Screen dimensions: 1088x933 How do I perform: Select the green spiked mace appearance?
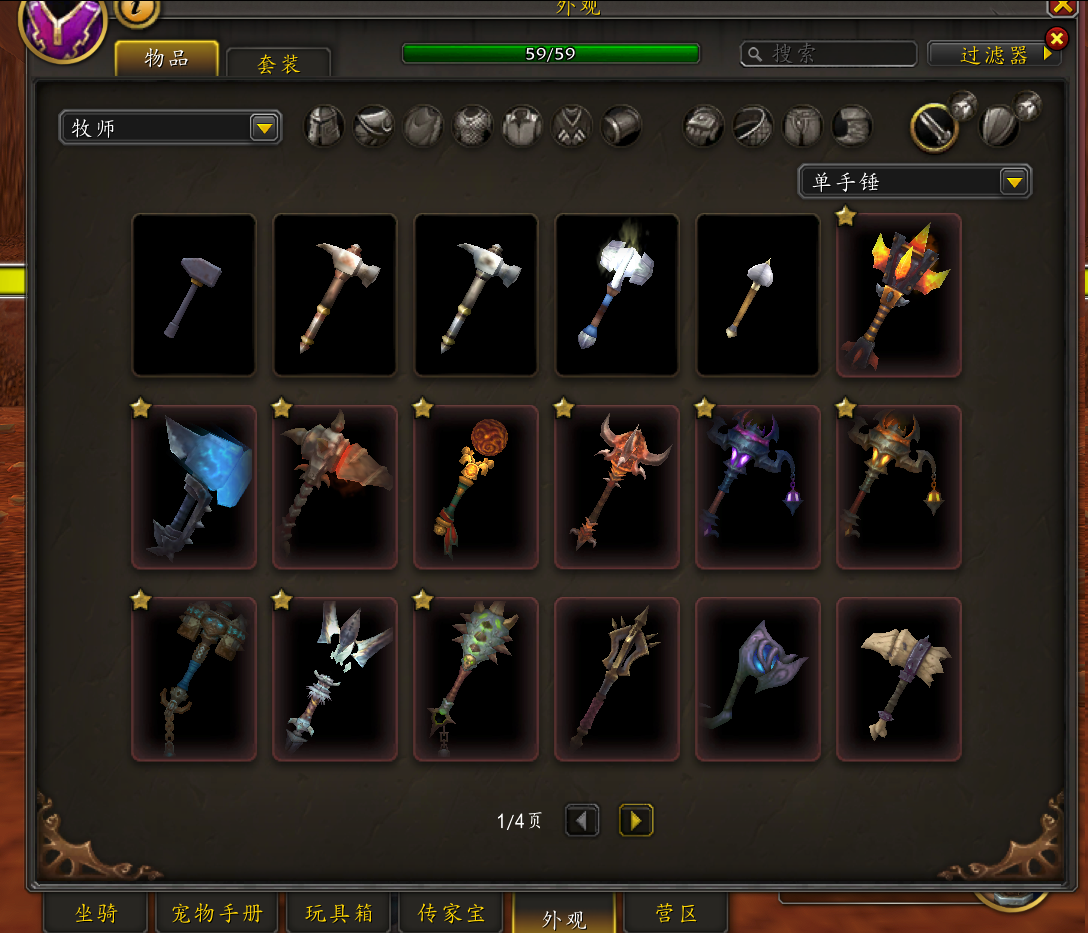(x=476, y=679)
